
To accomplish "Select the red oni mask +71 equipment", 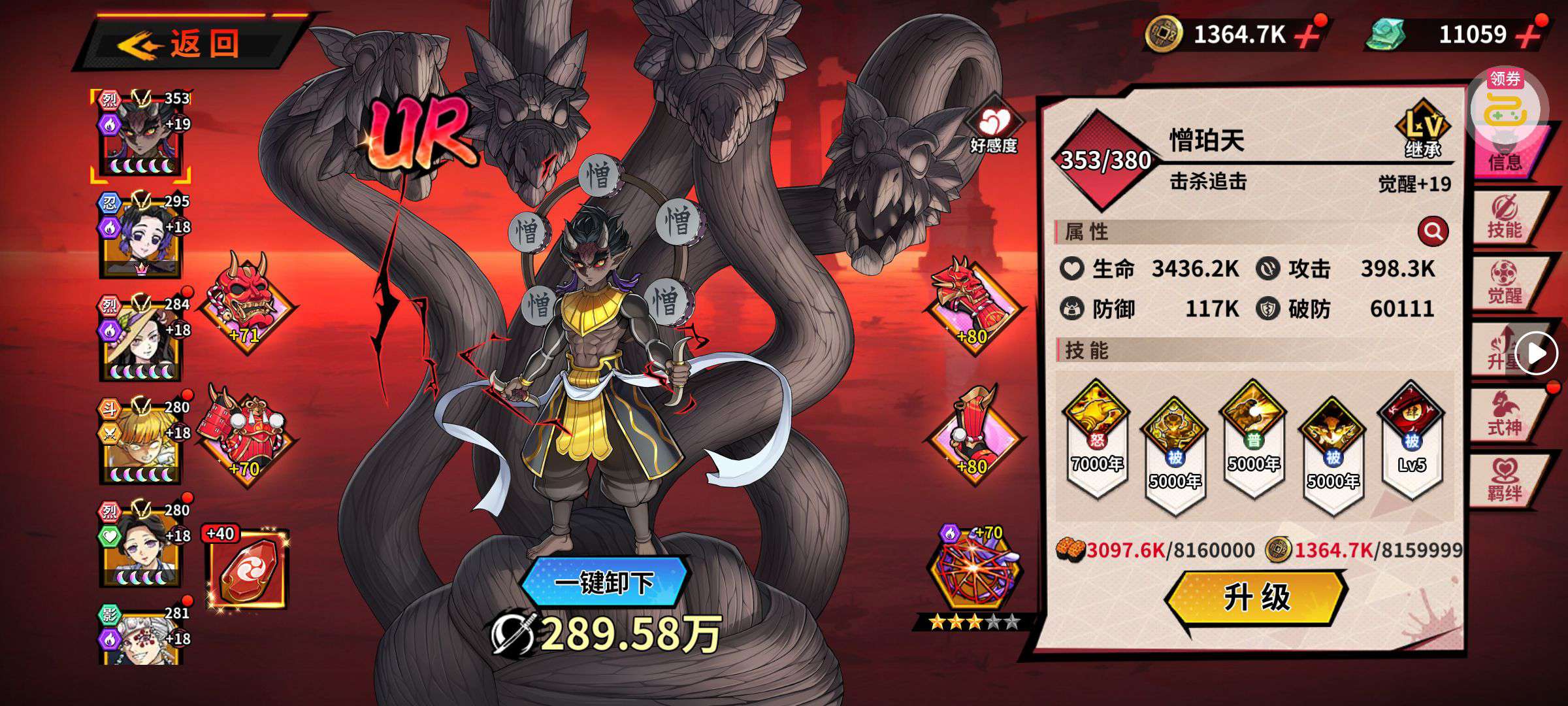I will coord(246,302).
